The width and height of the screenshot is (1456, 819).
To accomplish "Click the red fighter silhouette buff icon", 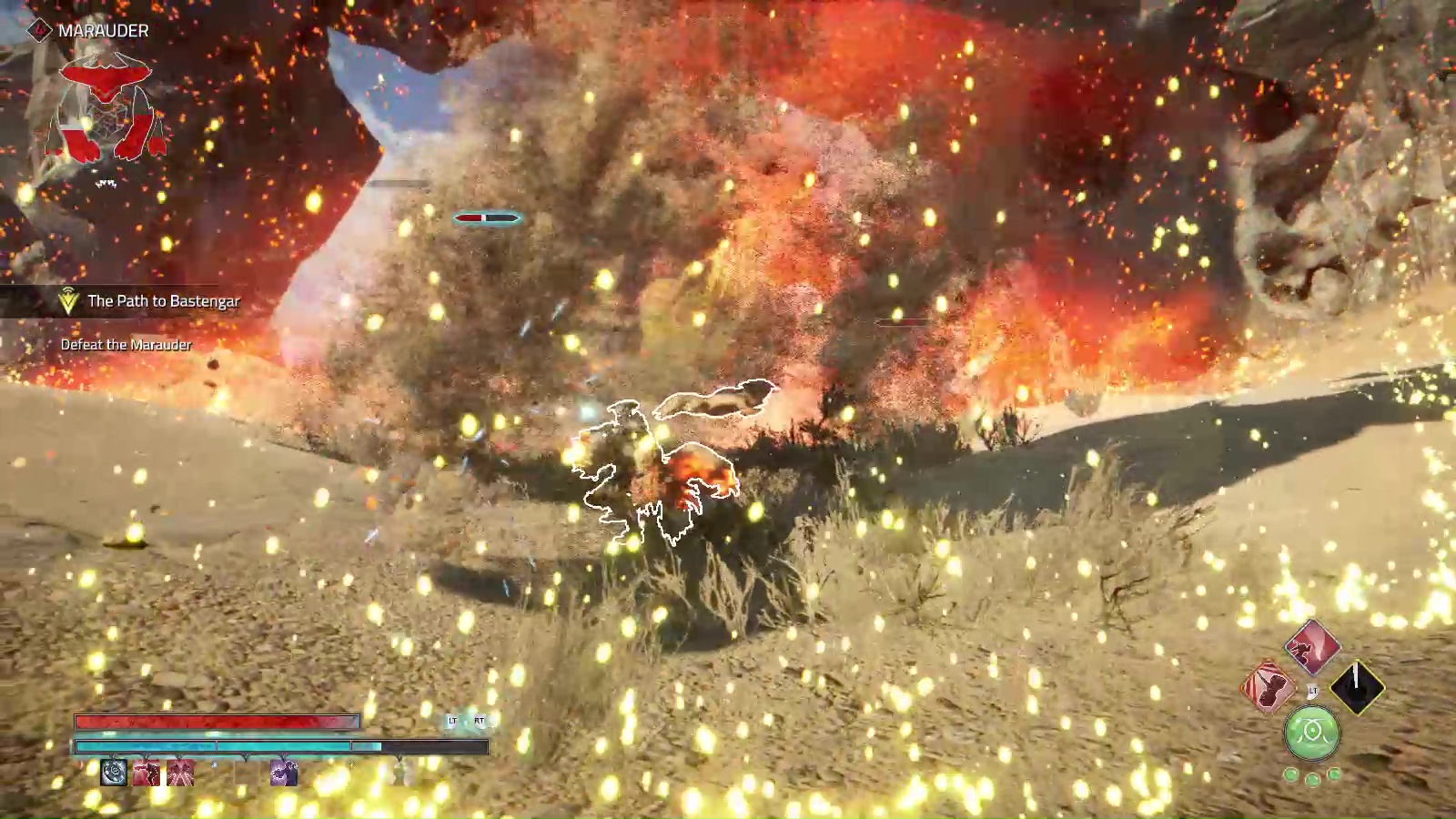I will pyautogui.click(x=147, y=773).
